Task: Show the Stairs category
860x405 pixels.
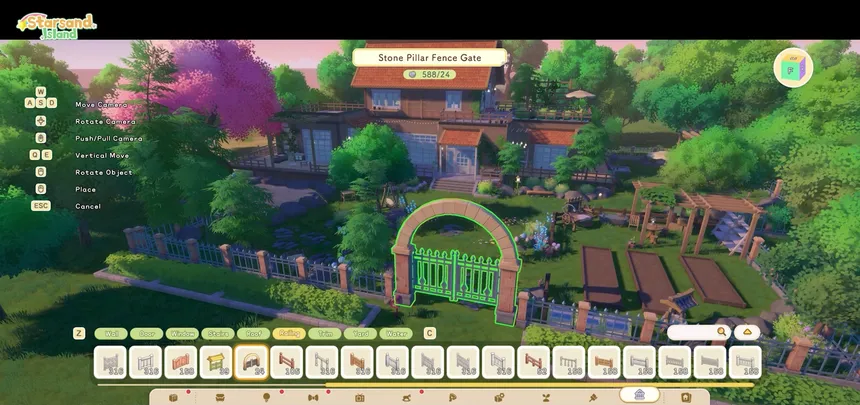Action: 217,333
